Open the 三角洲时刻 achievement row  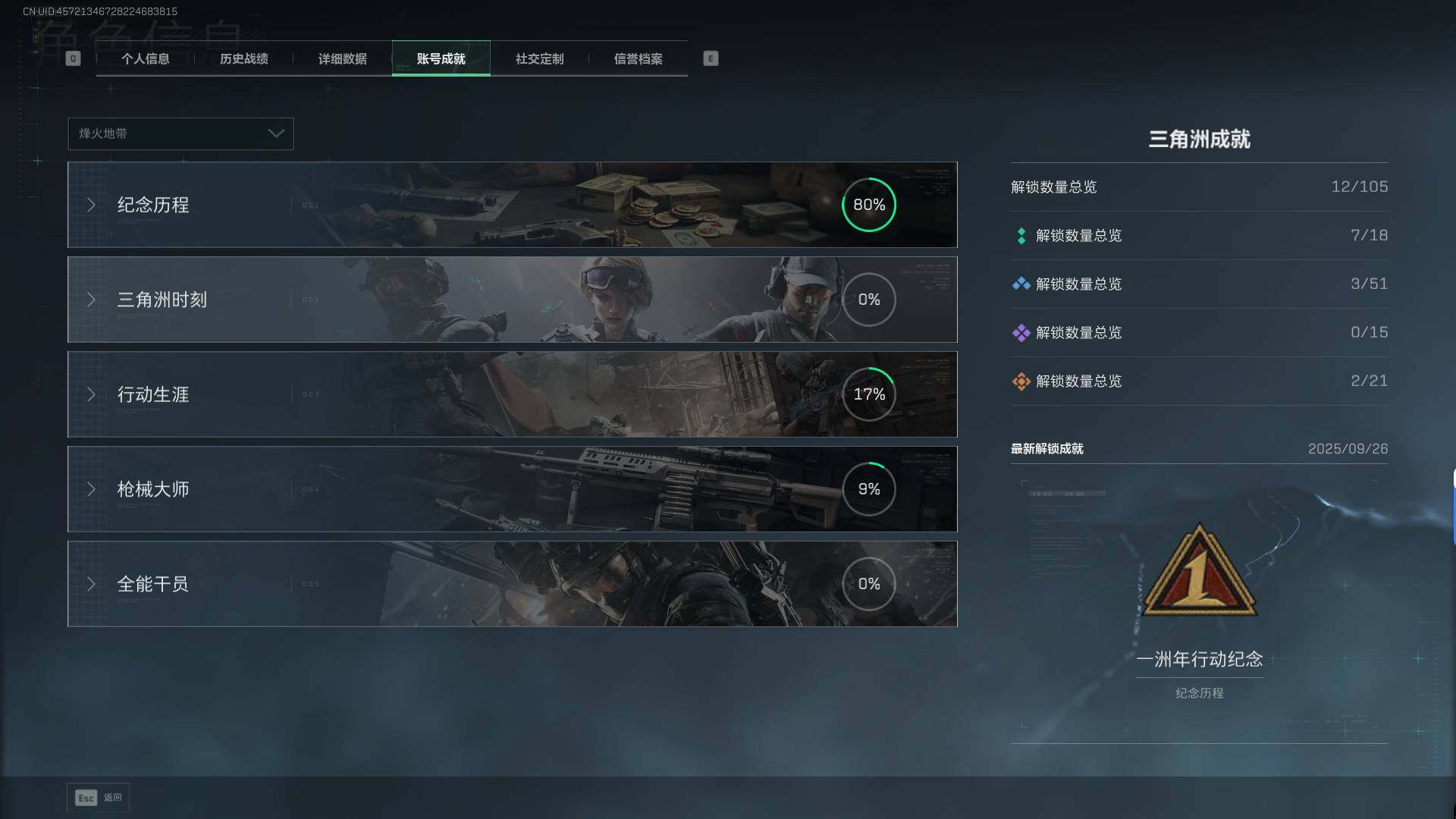click(512, 300)
